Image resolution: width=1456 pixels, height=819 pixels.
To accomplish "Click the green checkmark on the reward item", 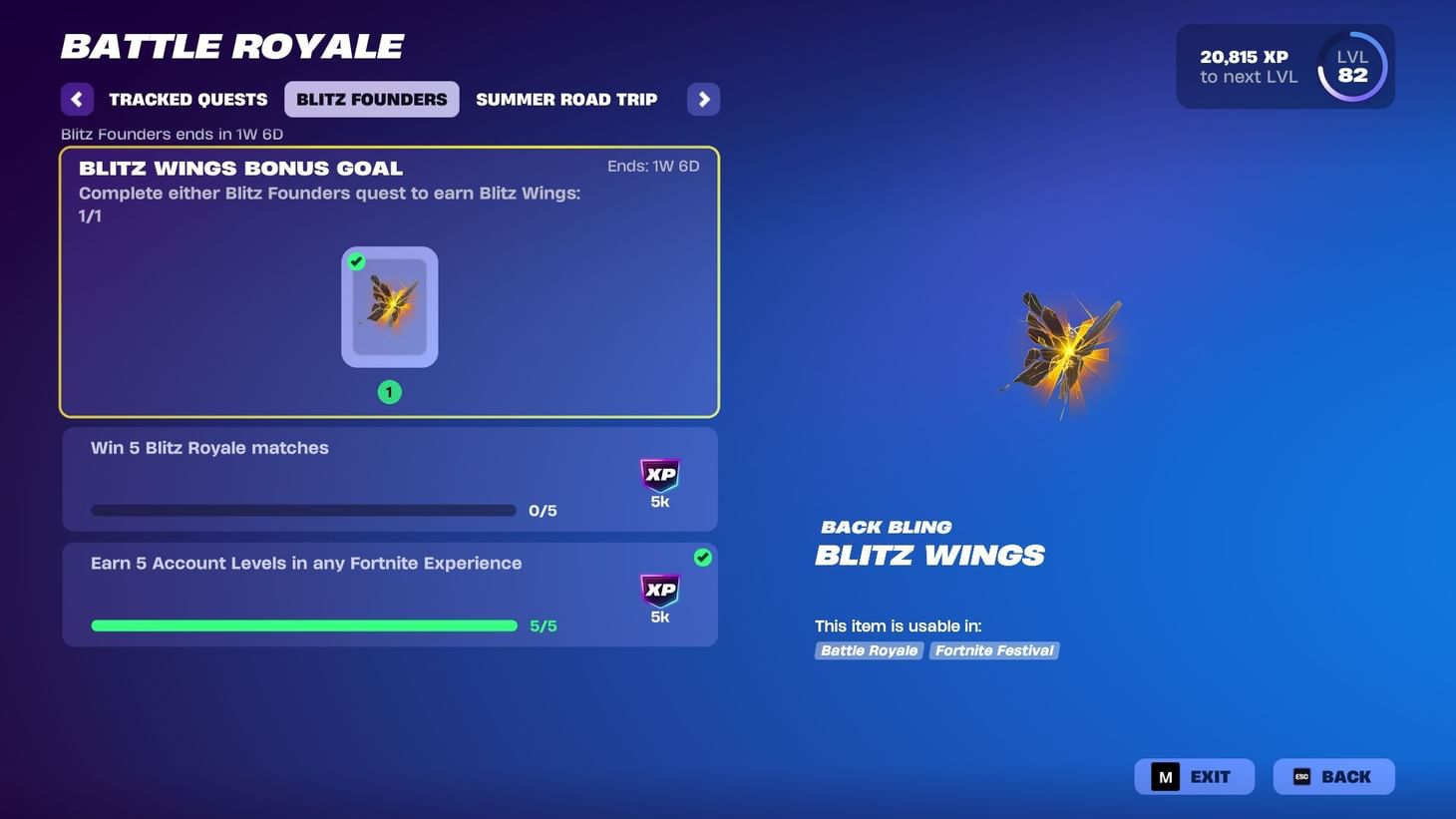I will coord(357,261).
